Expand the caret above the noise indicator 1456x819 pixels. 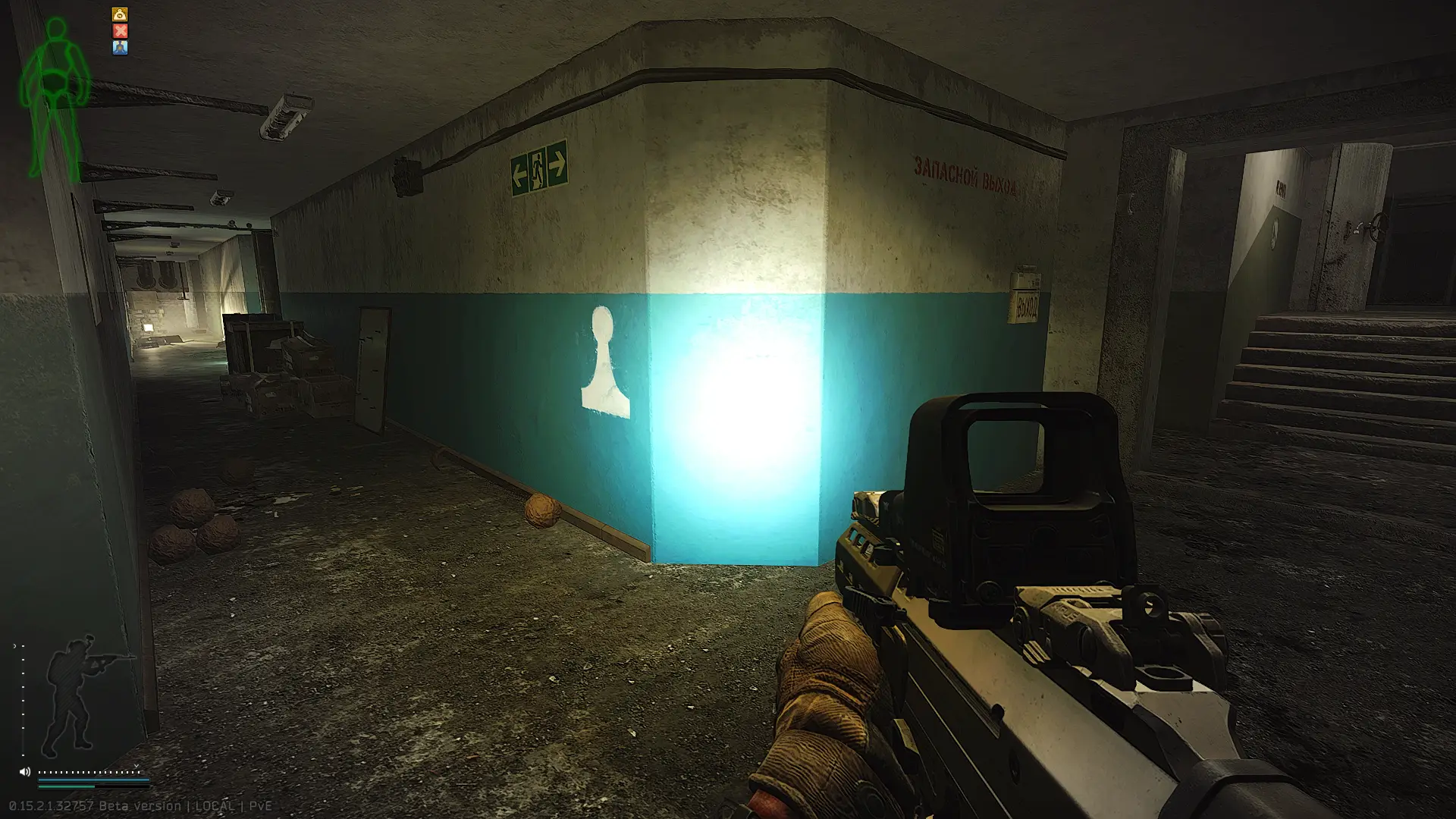[x=136, y=766]
